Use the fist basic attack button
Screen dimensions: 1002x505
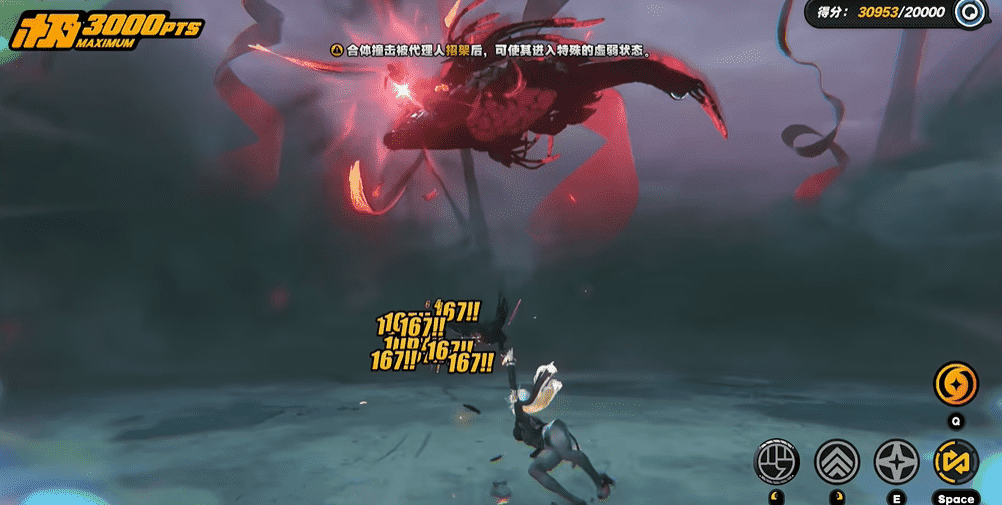[776, 461]
